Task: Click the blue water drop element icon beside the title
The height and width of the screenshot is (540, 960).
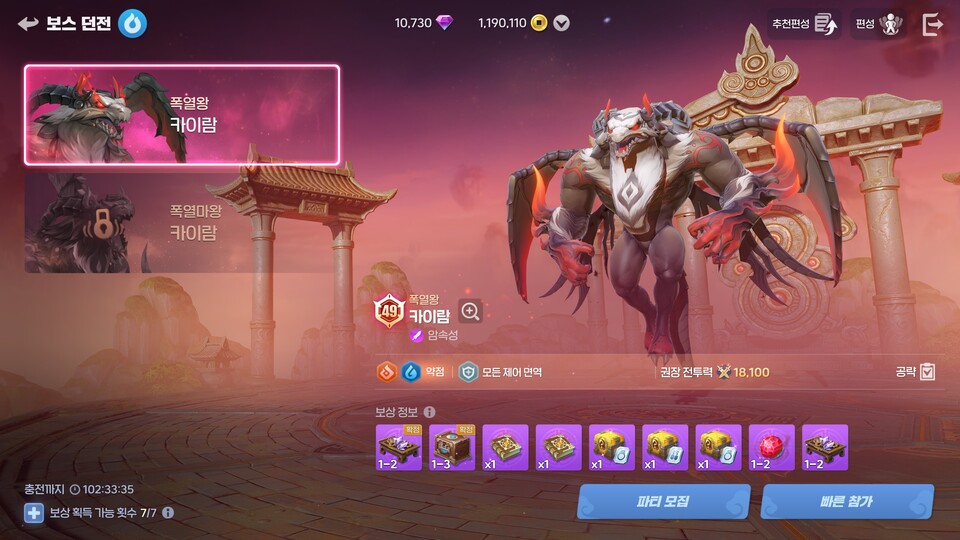Action: [132, 24]
